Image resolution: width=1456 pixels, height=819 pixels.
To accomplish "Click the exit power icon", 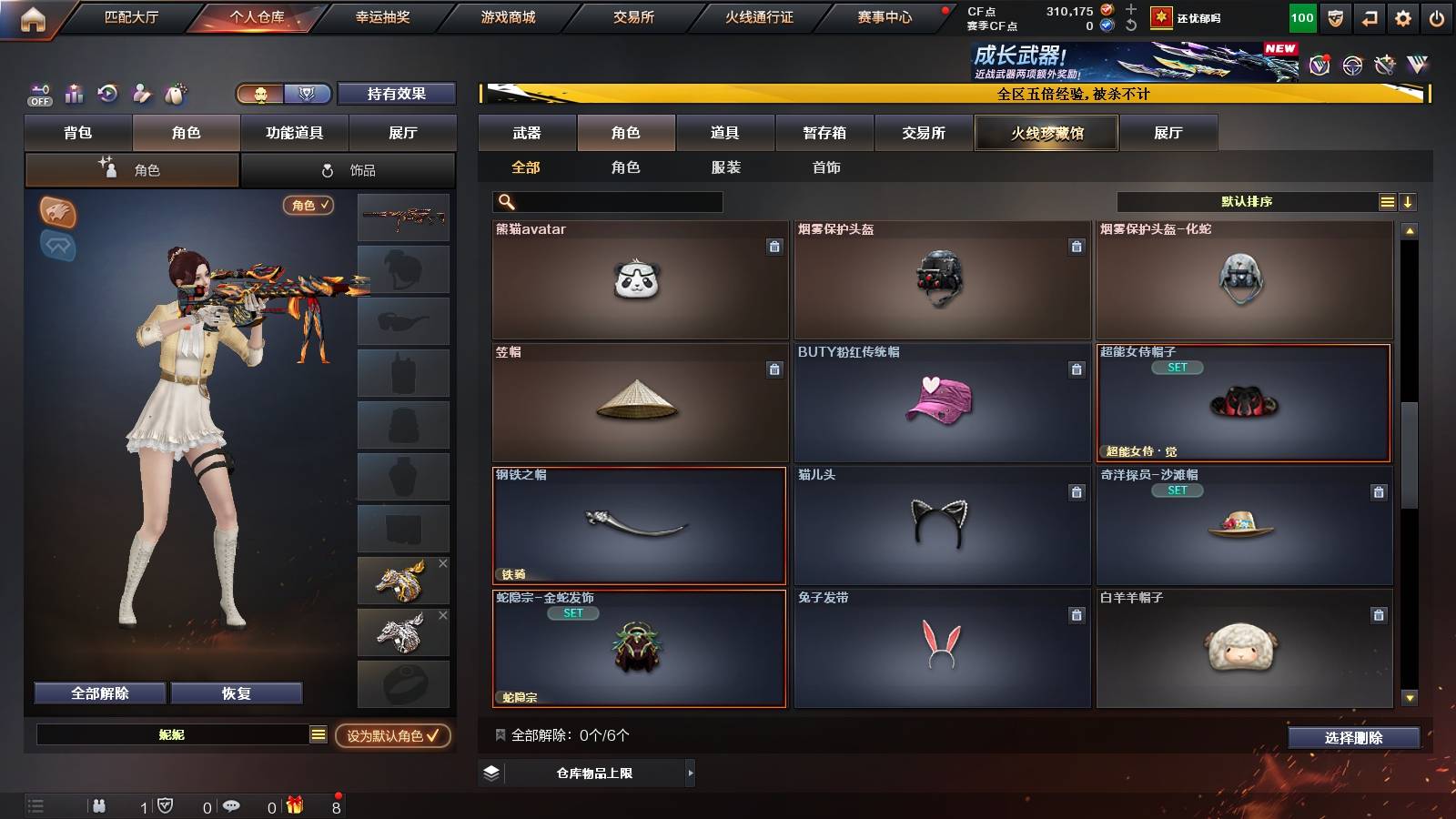I will tap(1435, 16).
